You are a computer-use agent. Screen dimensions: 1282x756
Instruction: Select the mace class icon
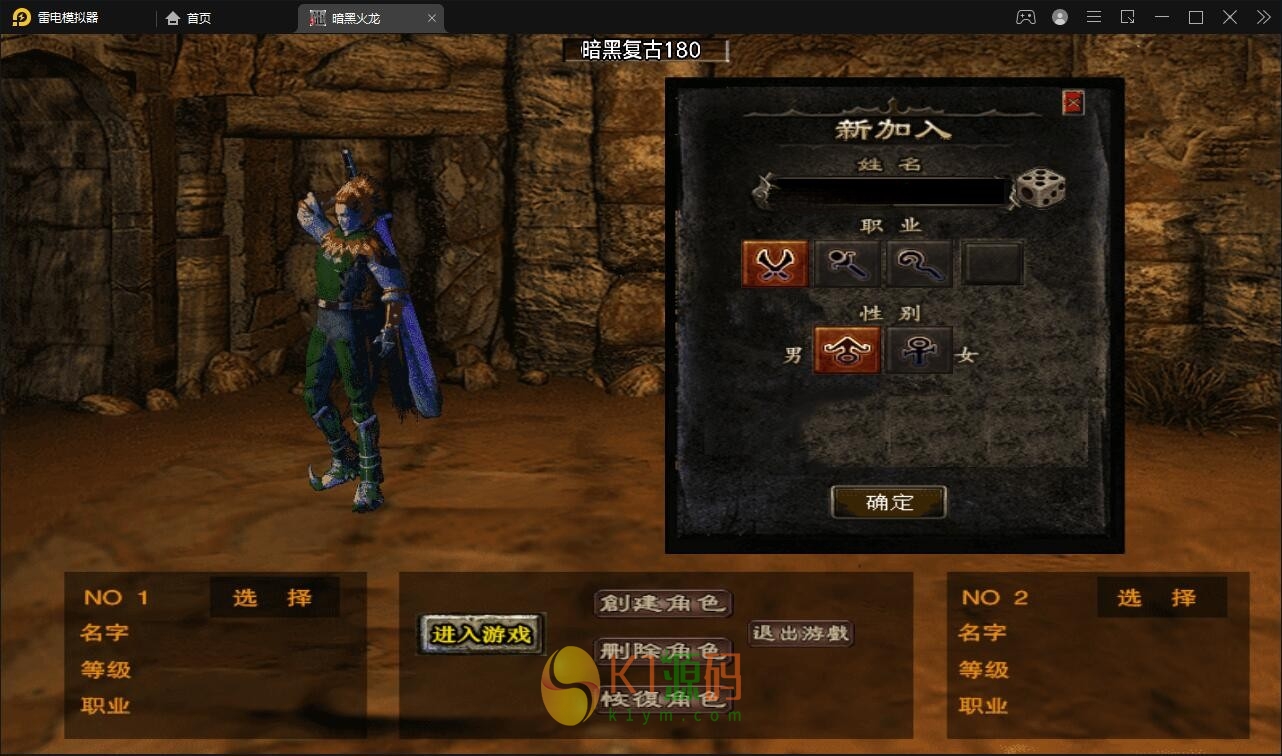point(847,261)
